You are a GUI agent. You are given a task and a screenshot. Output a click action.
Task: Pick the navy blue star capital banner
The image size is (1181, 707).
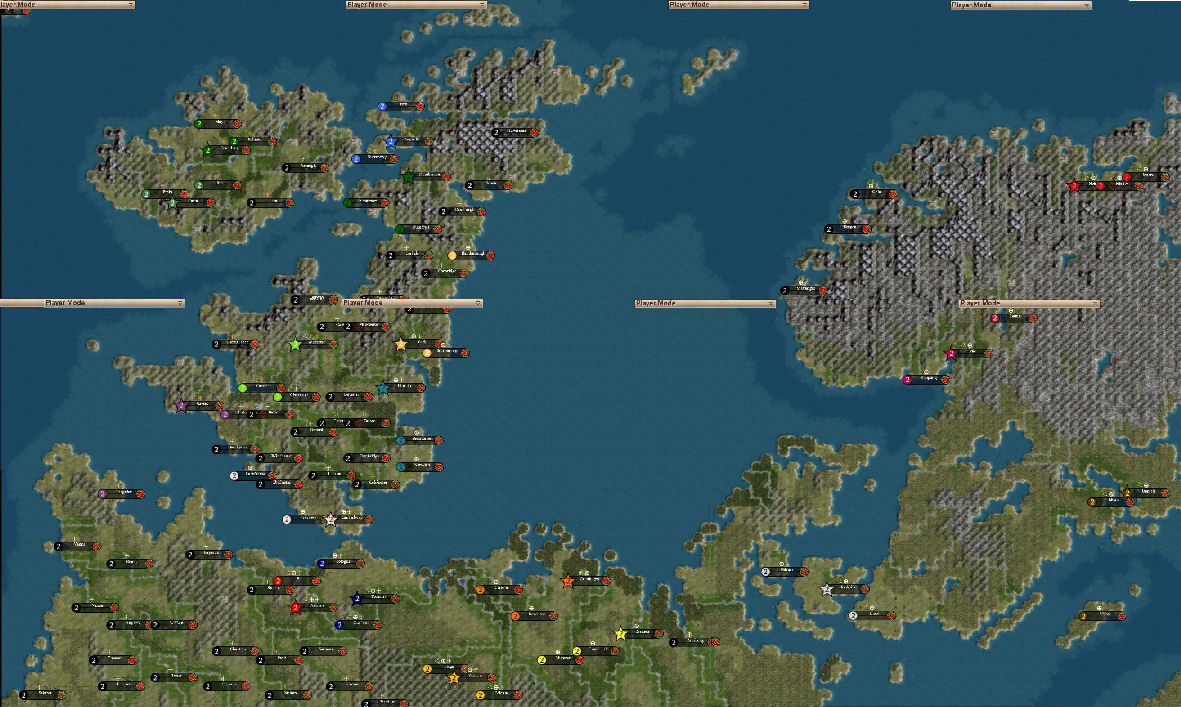(x=375, y=599)
